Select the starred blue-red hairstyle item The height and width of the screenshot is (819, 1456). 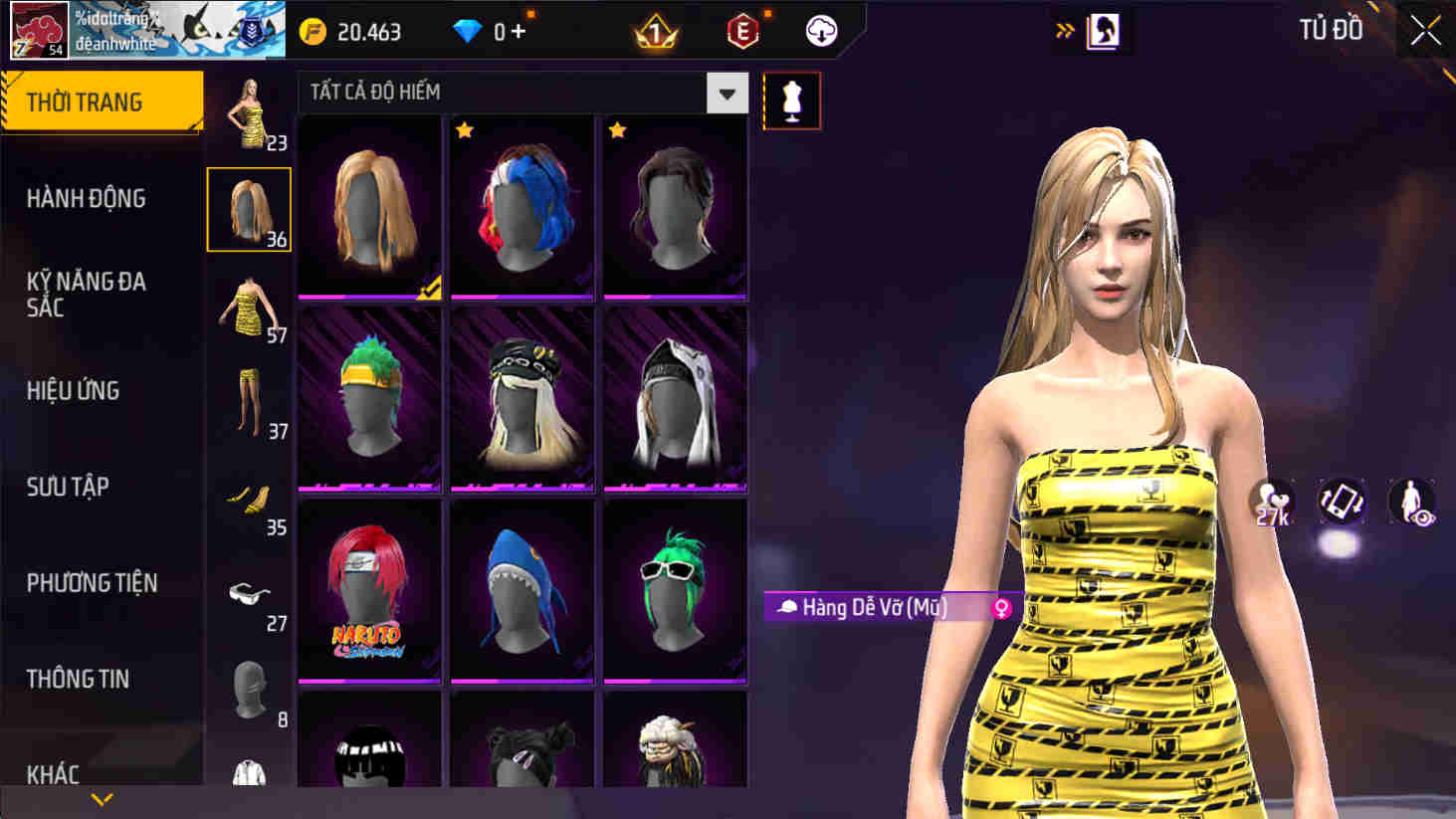522,207
